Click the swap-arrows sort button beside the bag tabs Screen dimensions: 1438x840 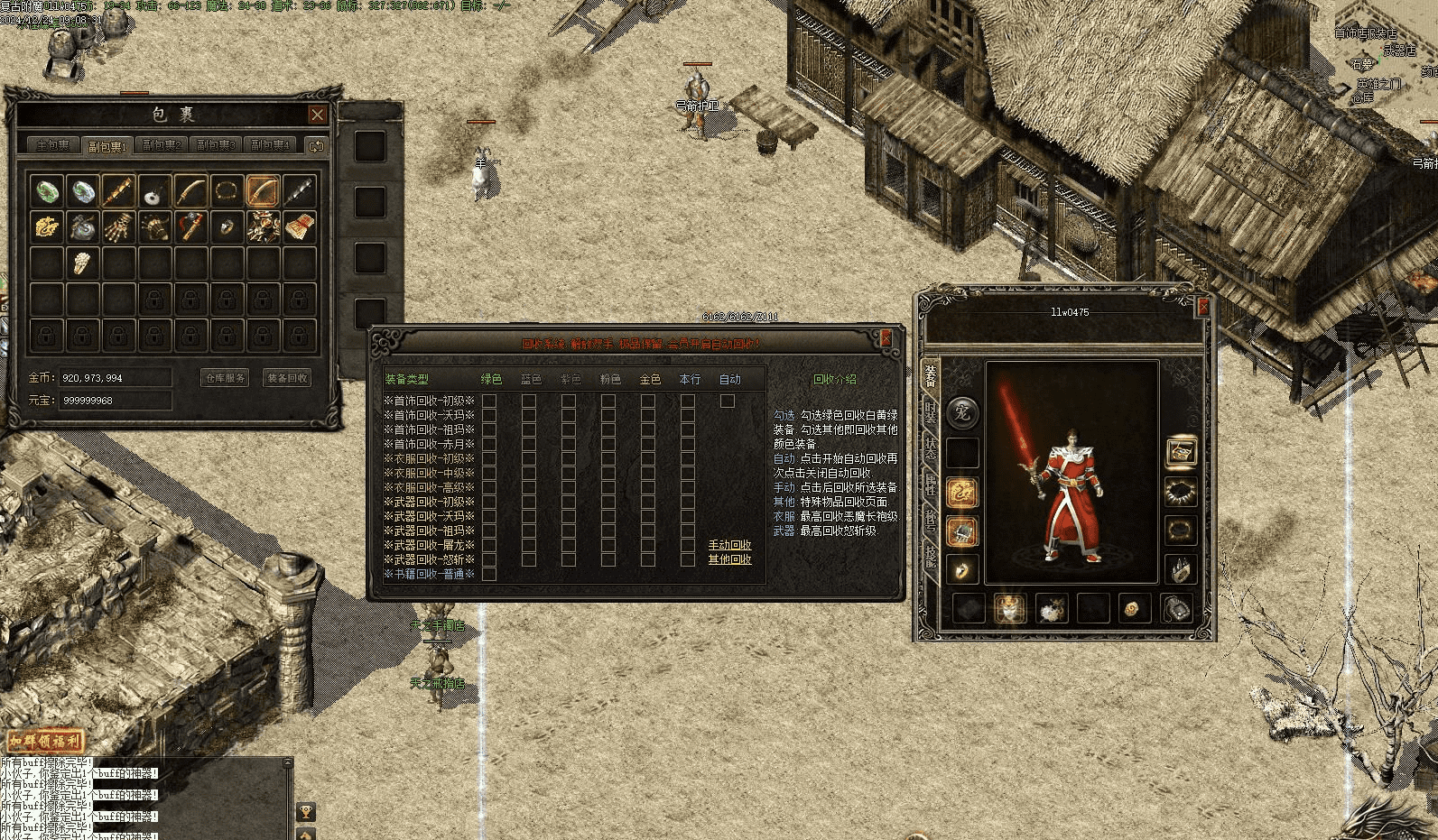(x=315, y=145)
